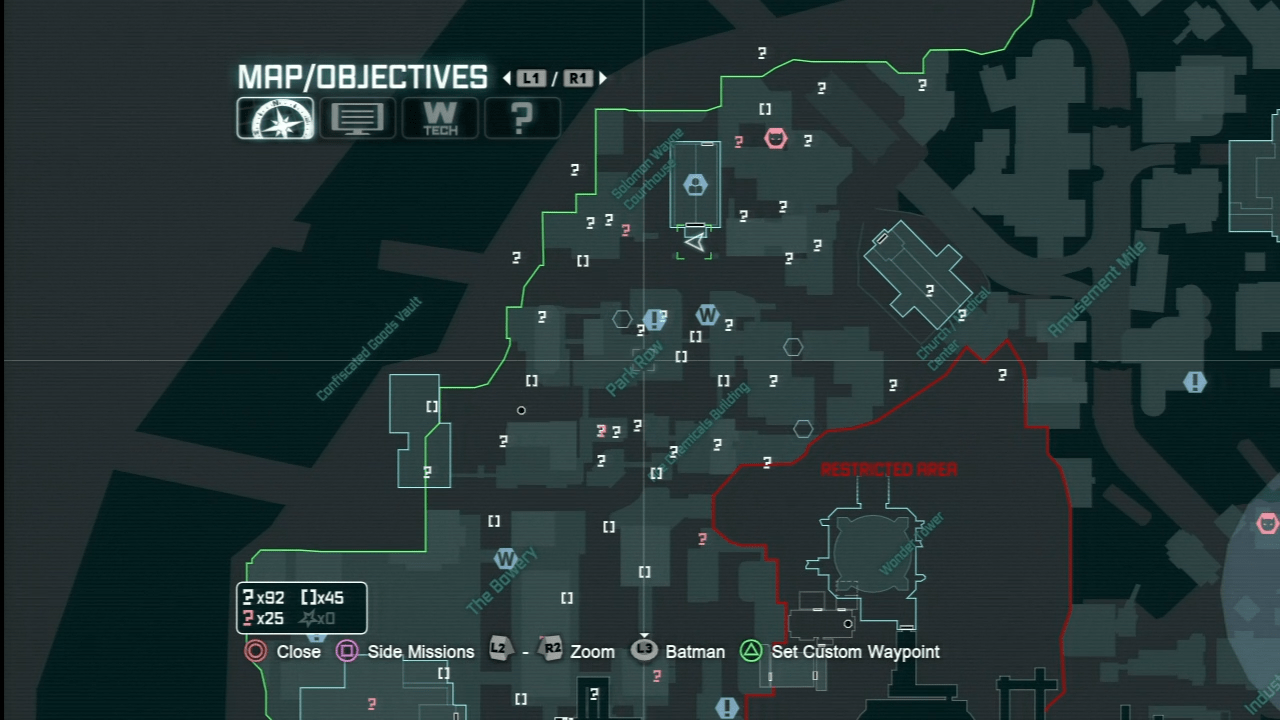Click the pink skull enemy icon near Solomon Wayne Courthouse
The height and width of the screenshot is (720, 1280).
click(776, 140)
